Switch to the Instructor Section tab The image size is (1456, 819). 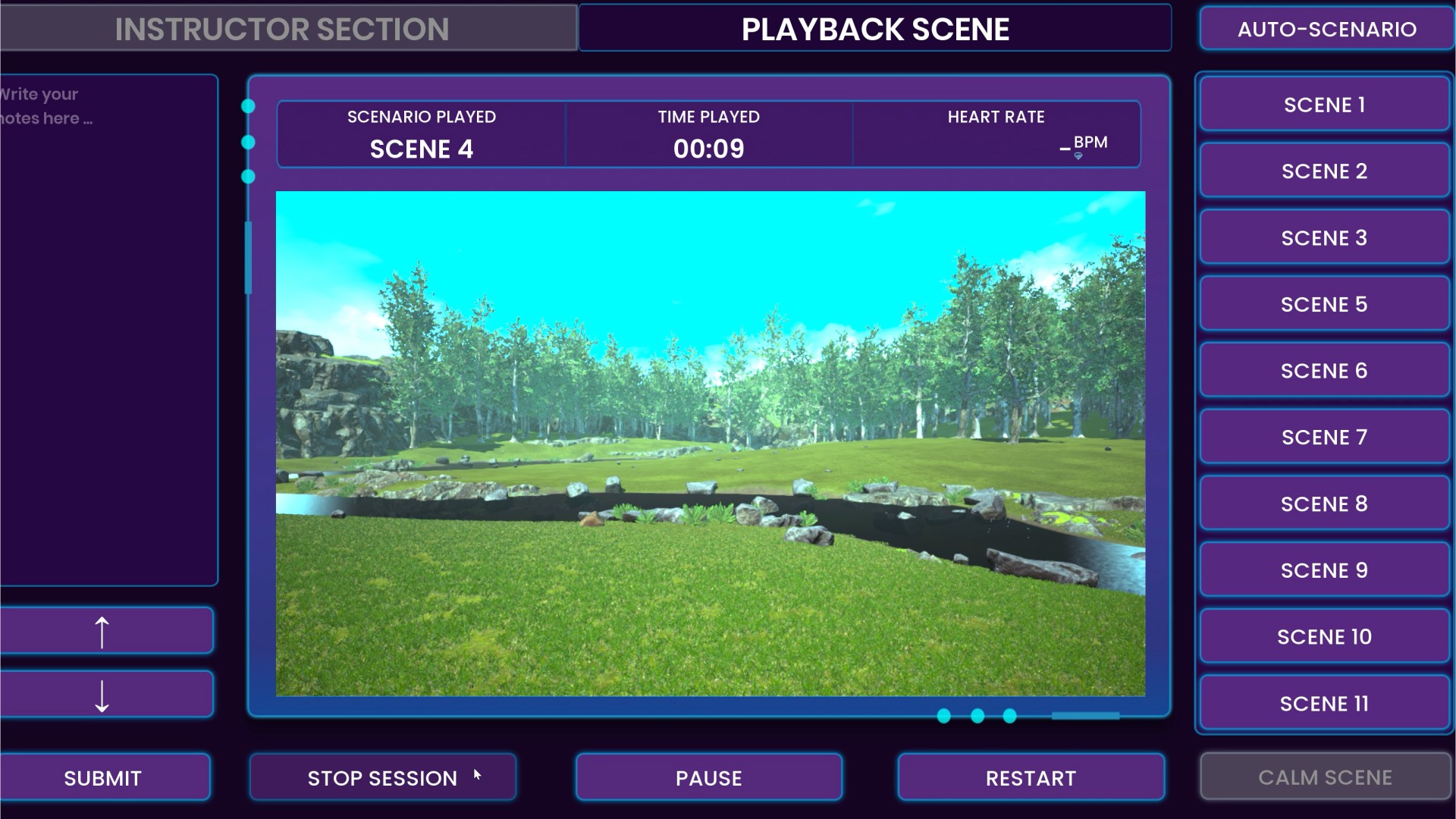click(x=282, y=29)
